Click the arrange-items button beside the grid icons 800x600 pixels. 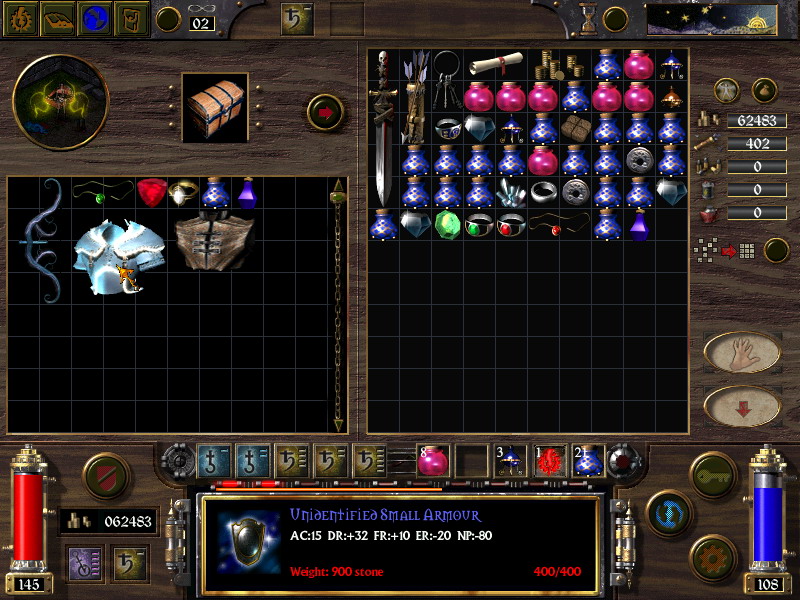click(x=776, y=250)
